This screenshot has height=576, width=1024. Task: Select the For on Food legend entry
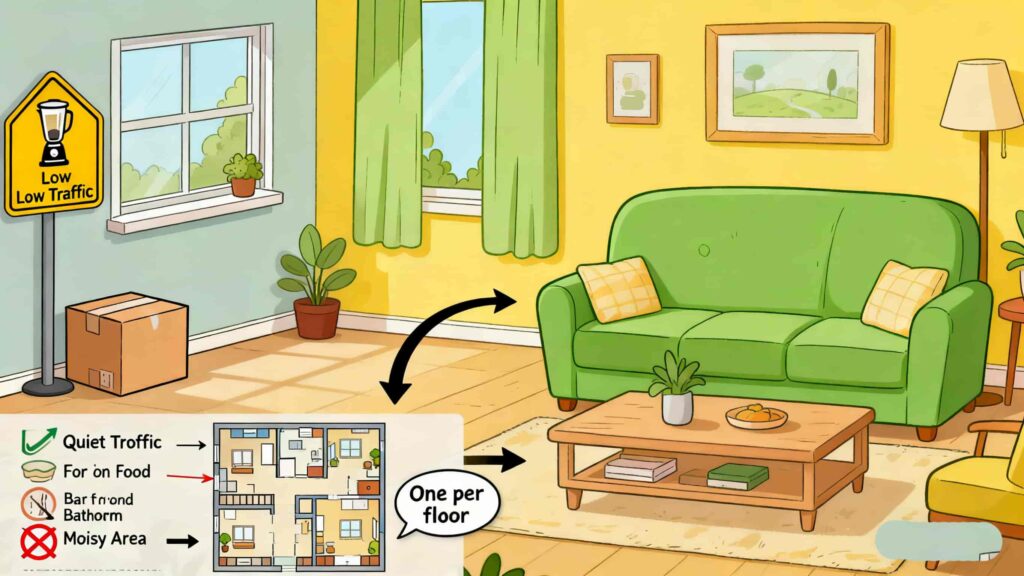pyautogui.click(x=106, y=471)
